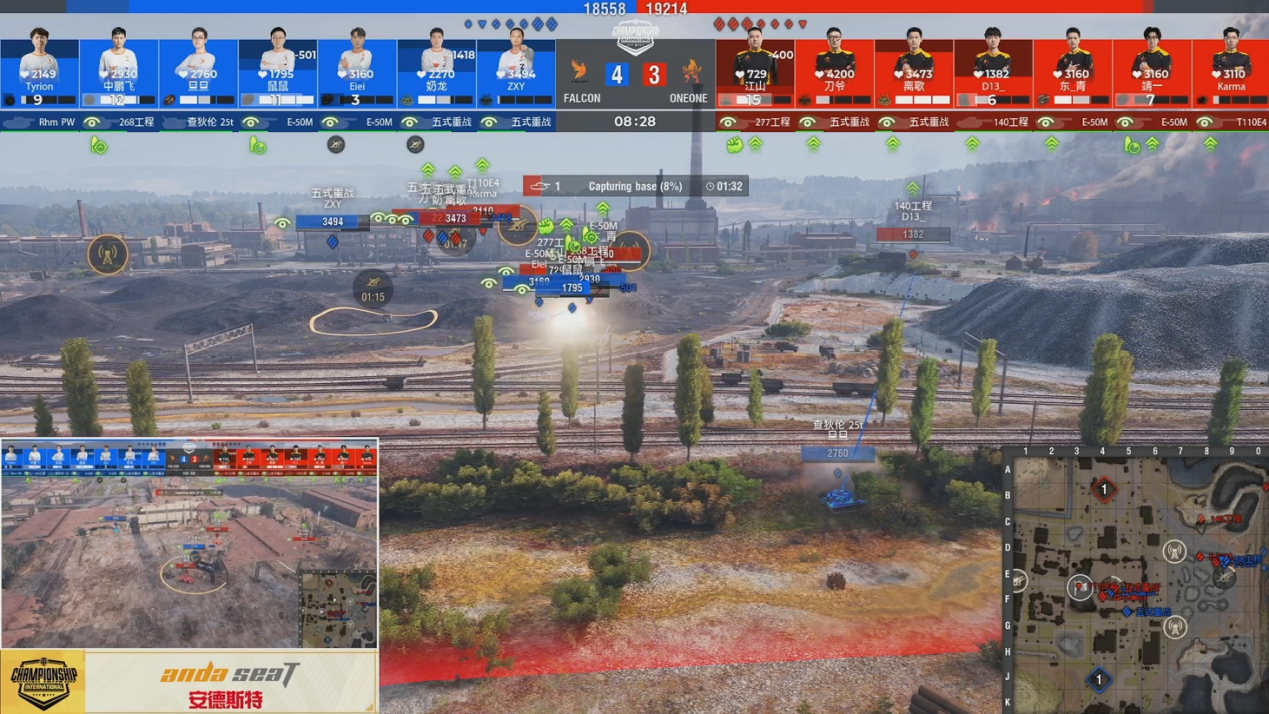
Task: Choose the 刀爷 player card
Action: click(x=835, y=70)
